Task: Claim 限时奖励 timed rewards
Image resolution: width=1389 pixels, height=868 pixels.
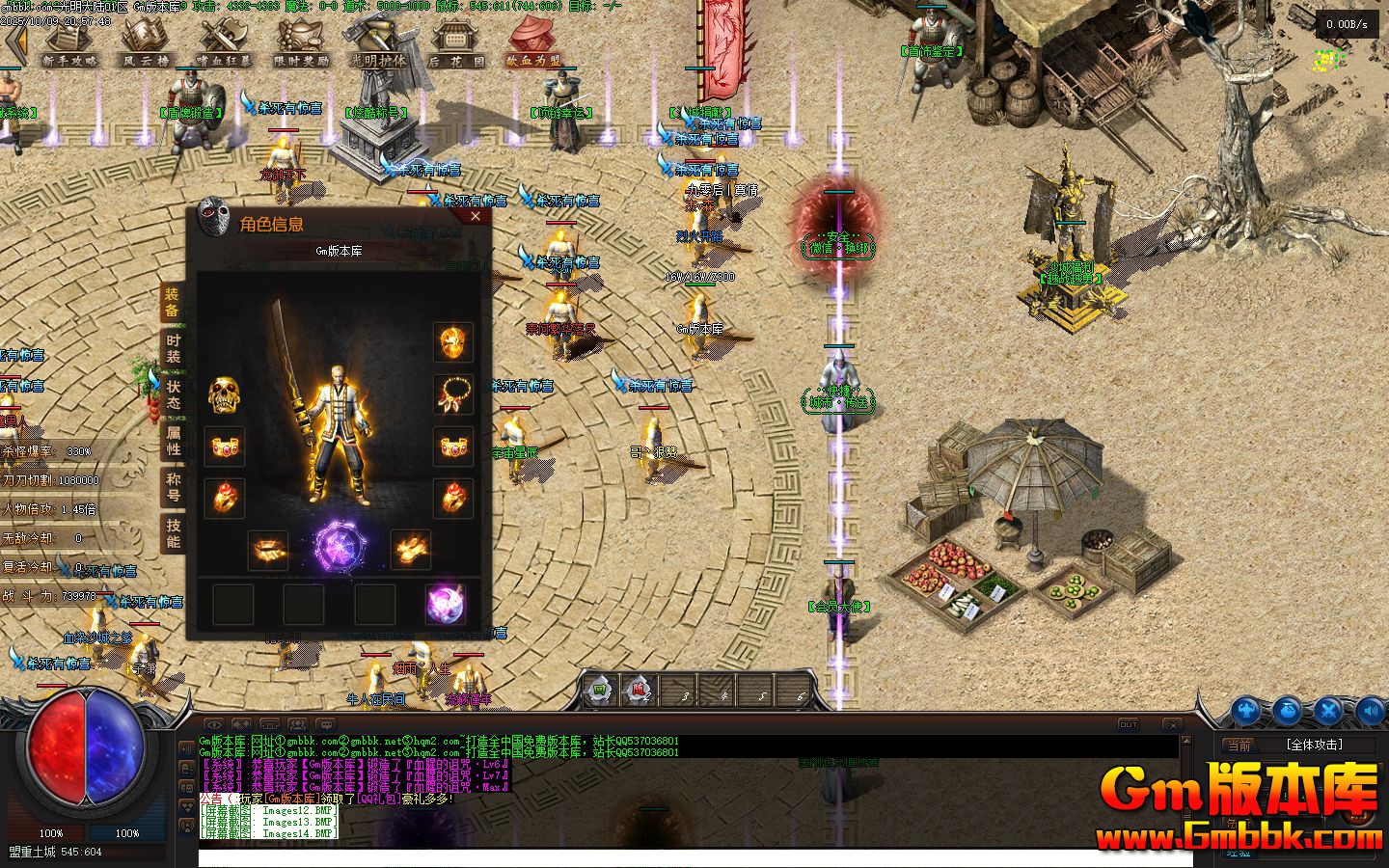Action: pyautogui.click(x=301, y=44)
